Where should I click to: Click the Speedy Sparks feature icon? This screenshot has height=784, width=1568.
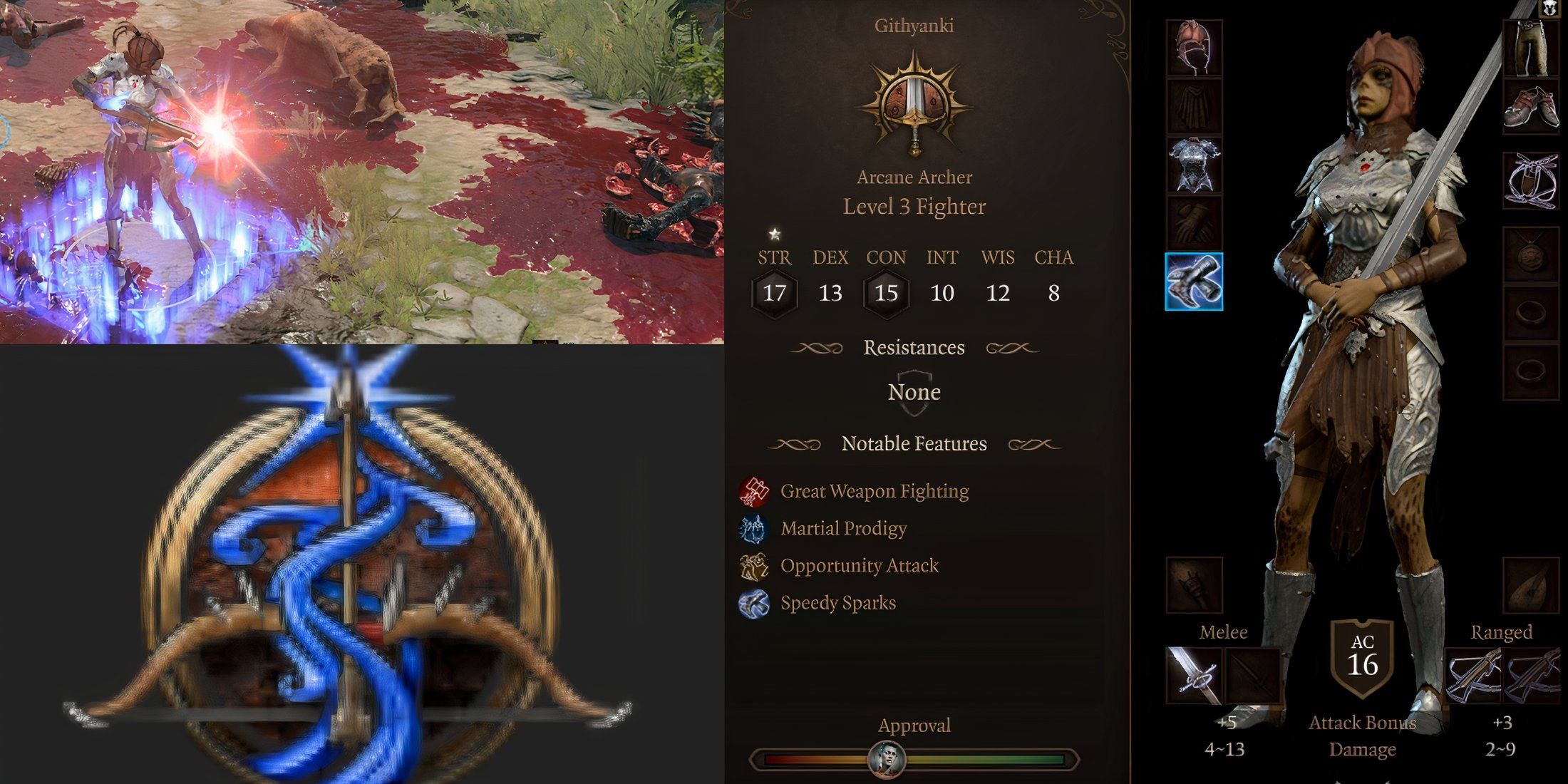755,603
